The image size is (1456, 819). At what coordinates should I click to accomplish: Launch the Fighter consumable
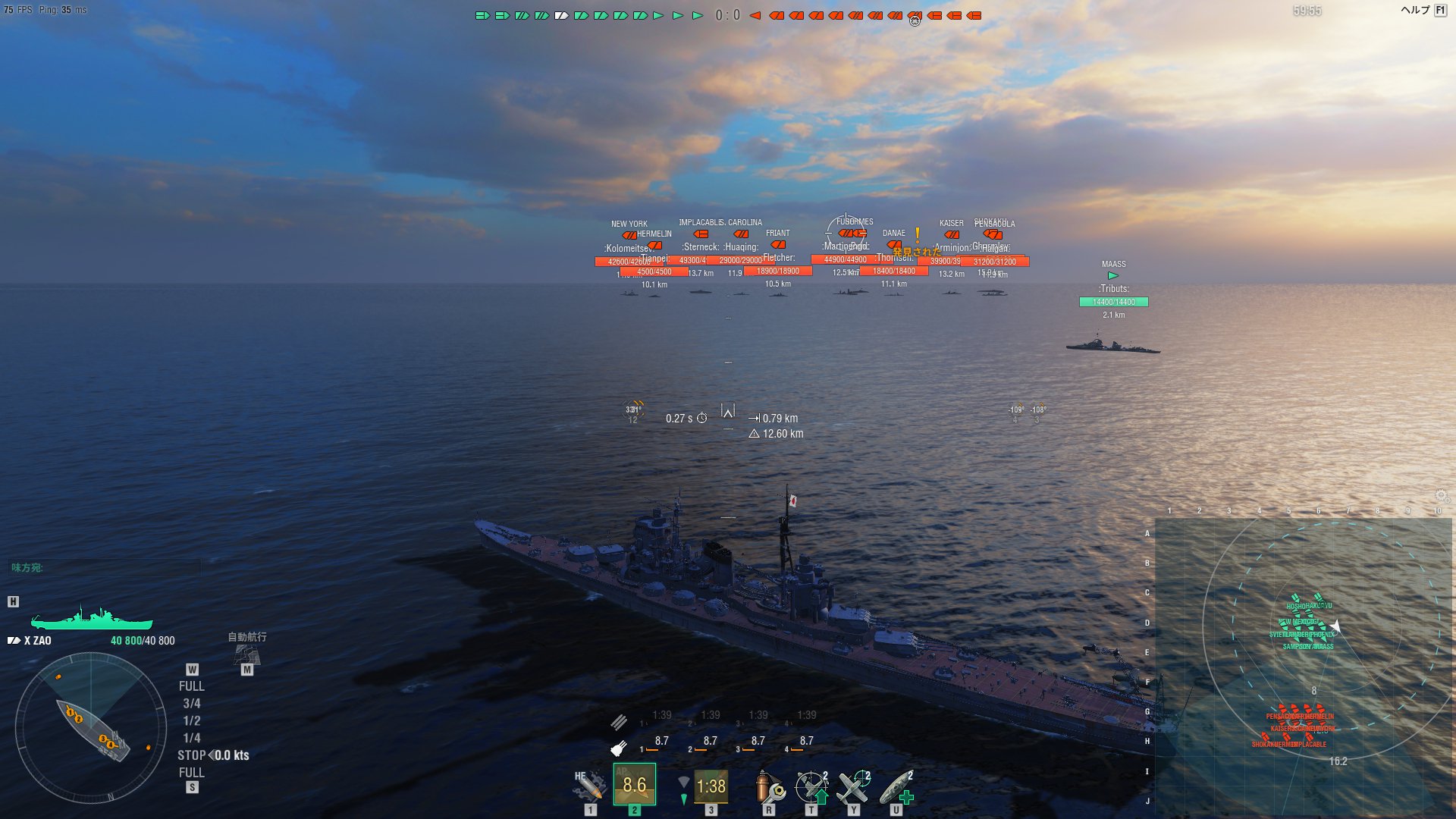pyautogui.click(x=854, y=786)
